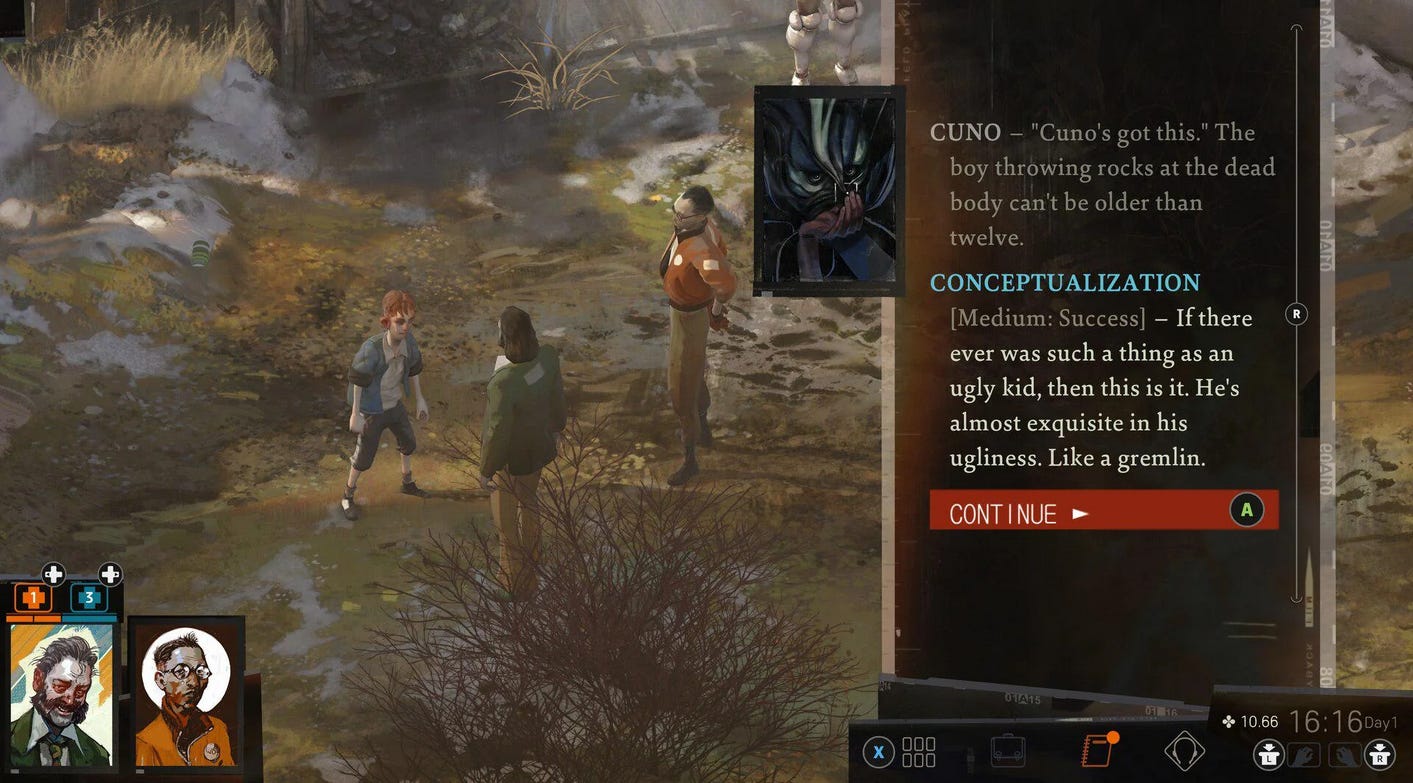Use the blue morale healing item

pyautogui.click(x=89, y=599)
